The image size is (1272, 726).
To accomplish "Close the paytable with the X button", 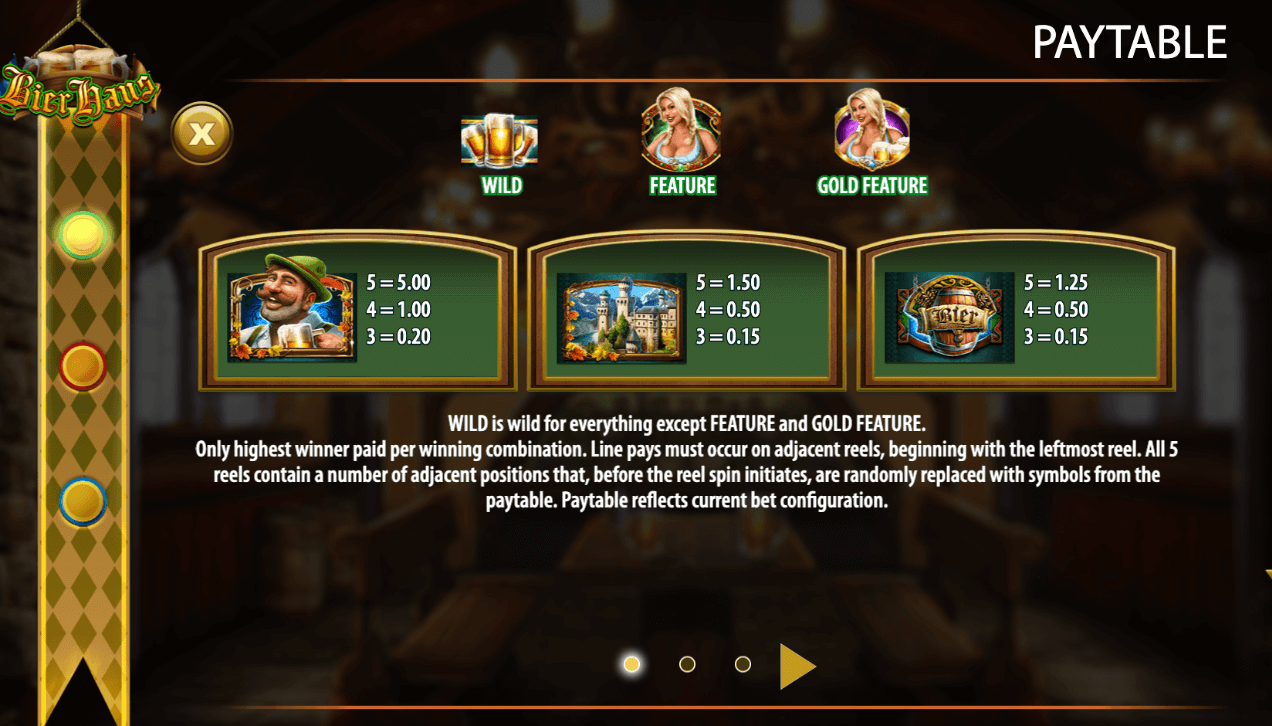I will pos(202,132).
